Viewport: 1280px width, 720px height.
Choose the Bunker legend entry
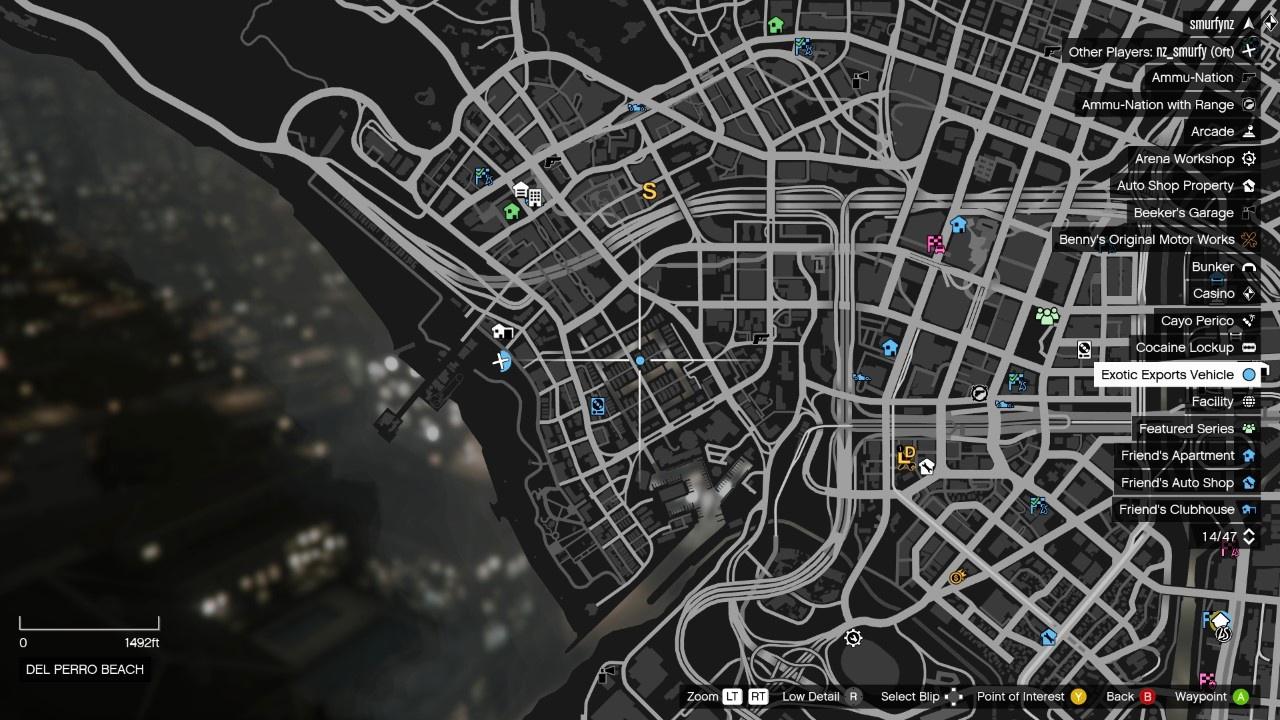point(1212,267)
